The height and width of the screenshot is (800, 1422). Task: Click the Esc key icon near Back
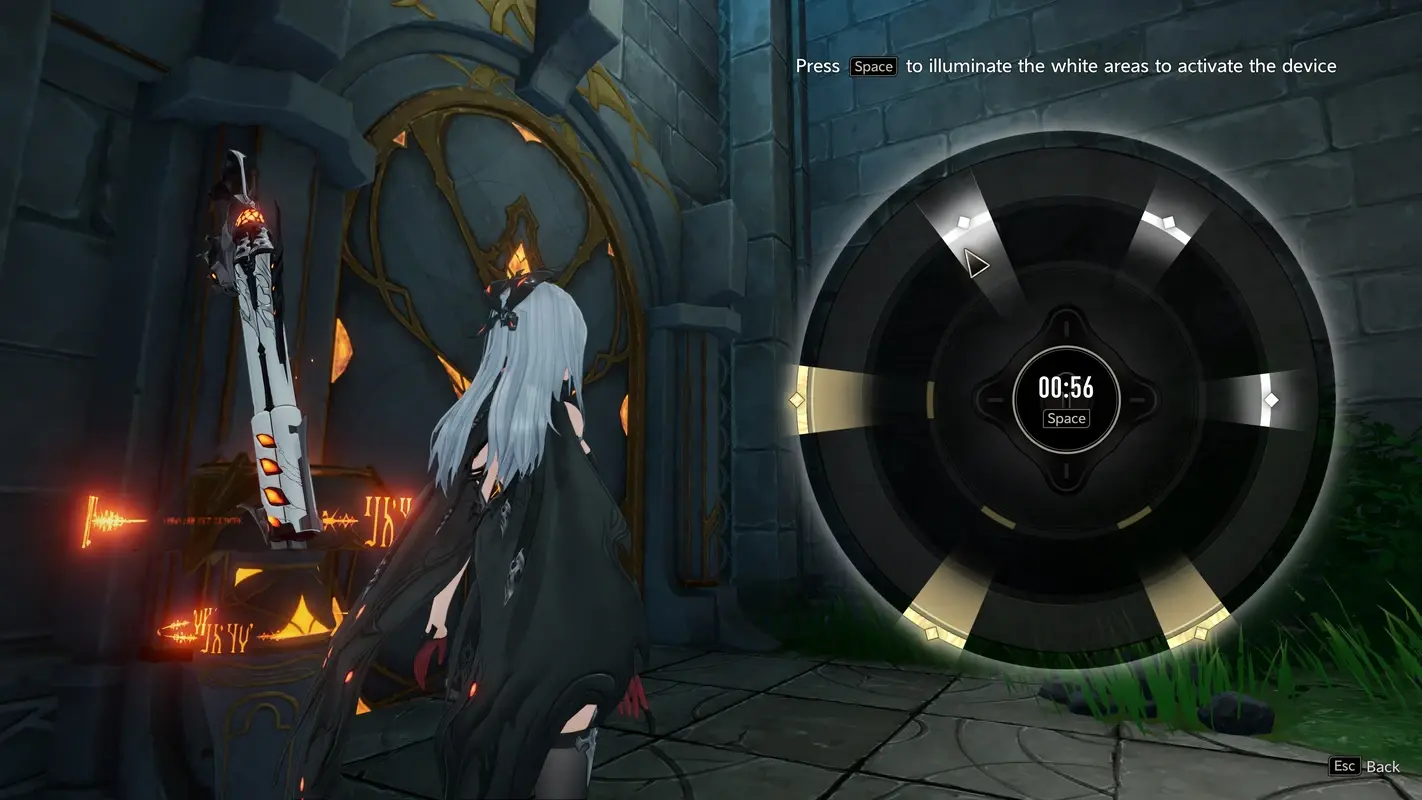coord(1344,766)
